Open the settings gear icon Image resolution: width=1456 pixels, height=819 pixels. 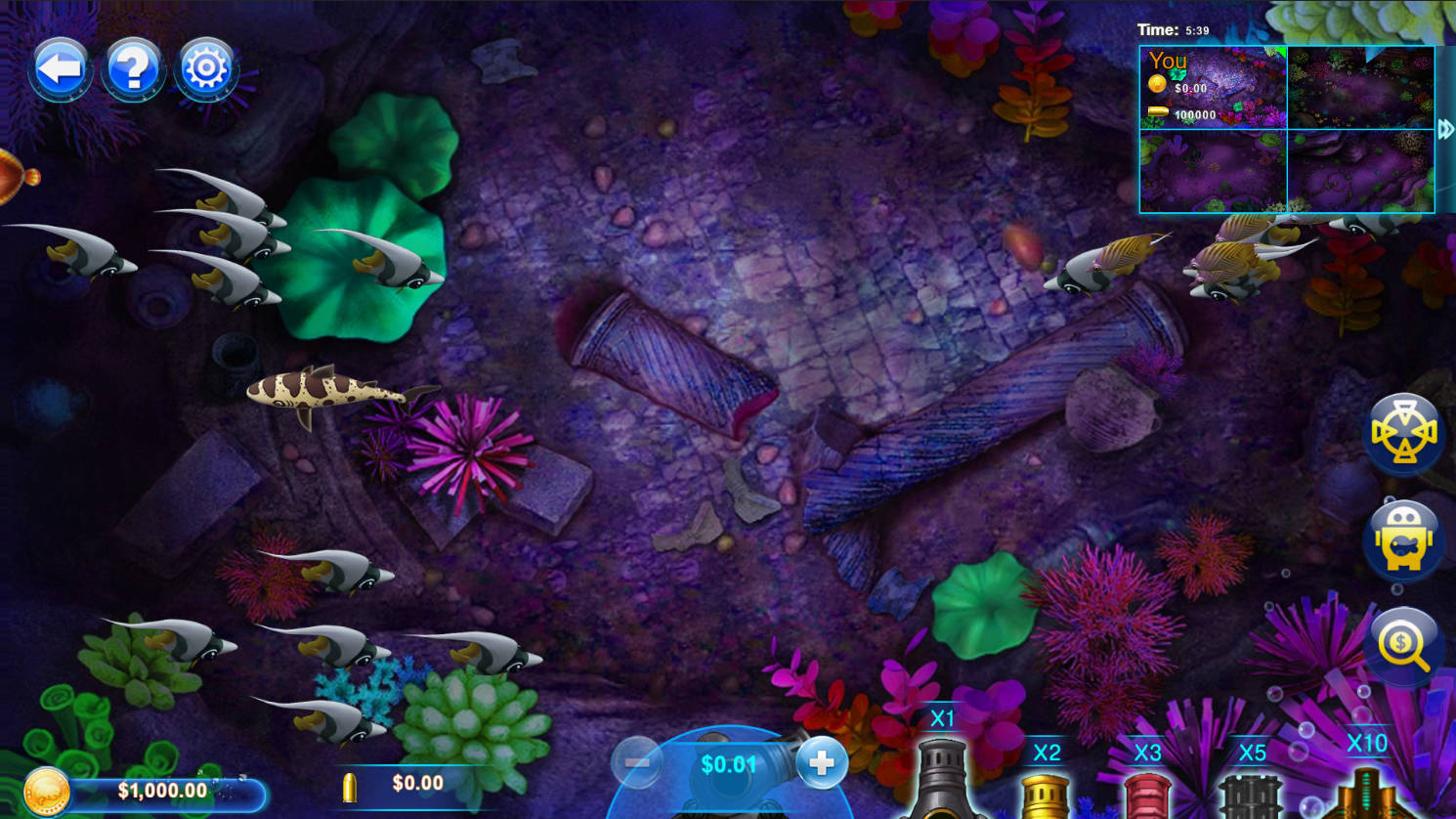(x=205, y=66)
